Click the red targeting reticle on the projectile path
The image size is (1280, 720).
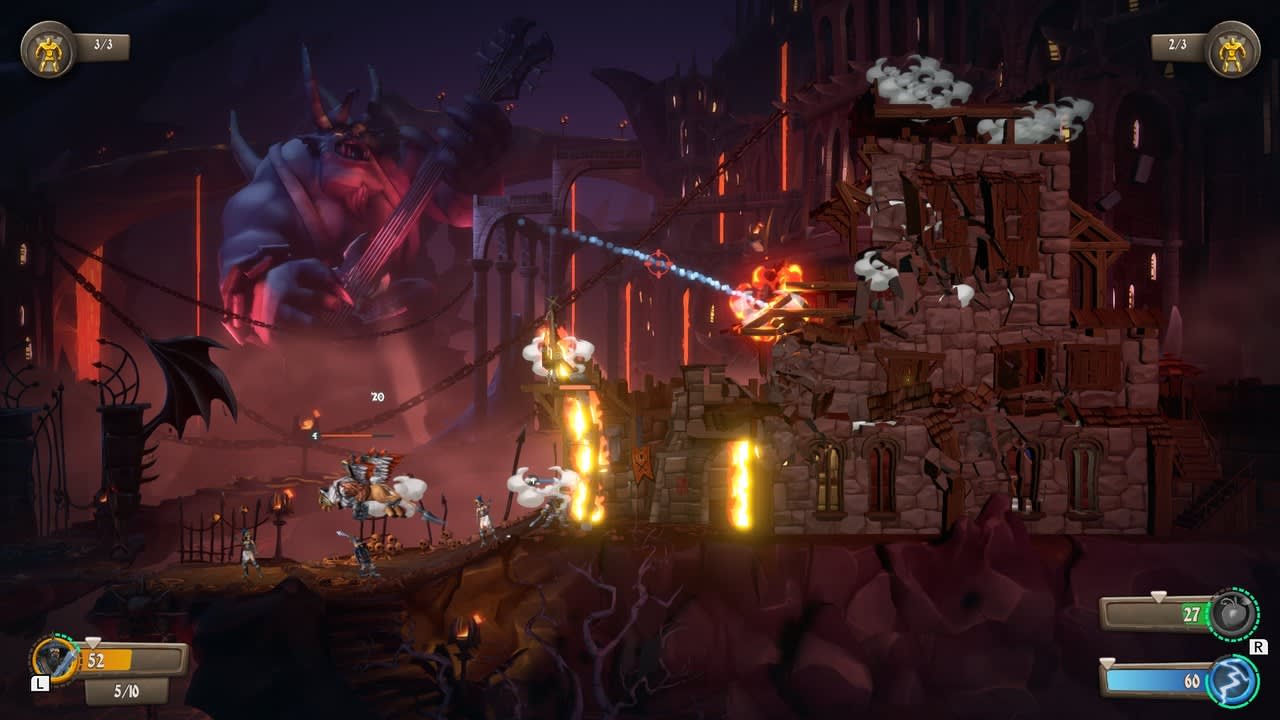coord(657,265)
